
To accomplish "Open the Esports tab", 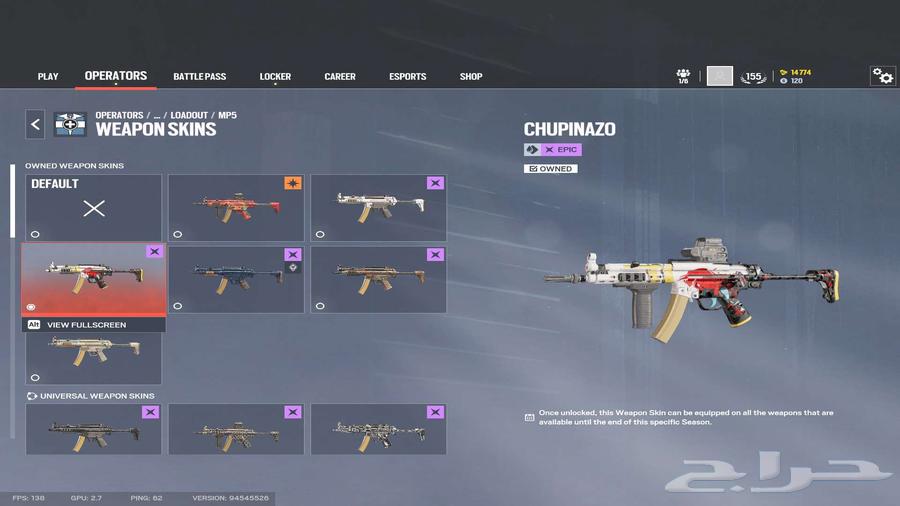I will coord(407,77).
